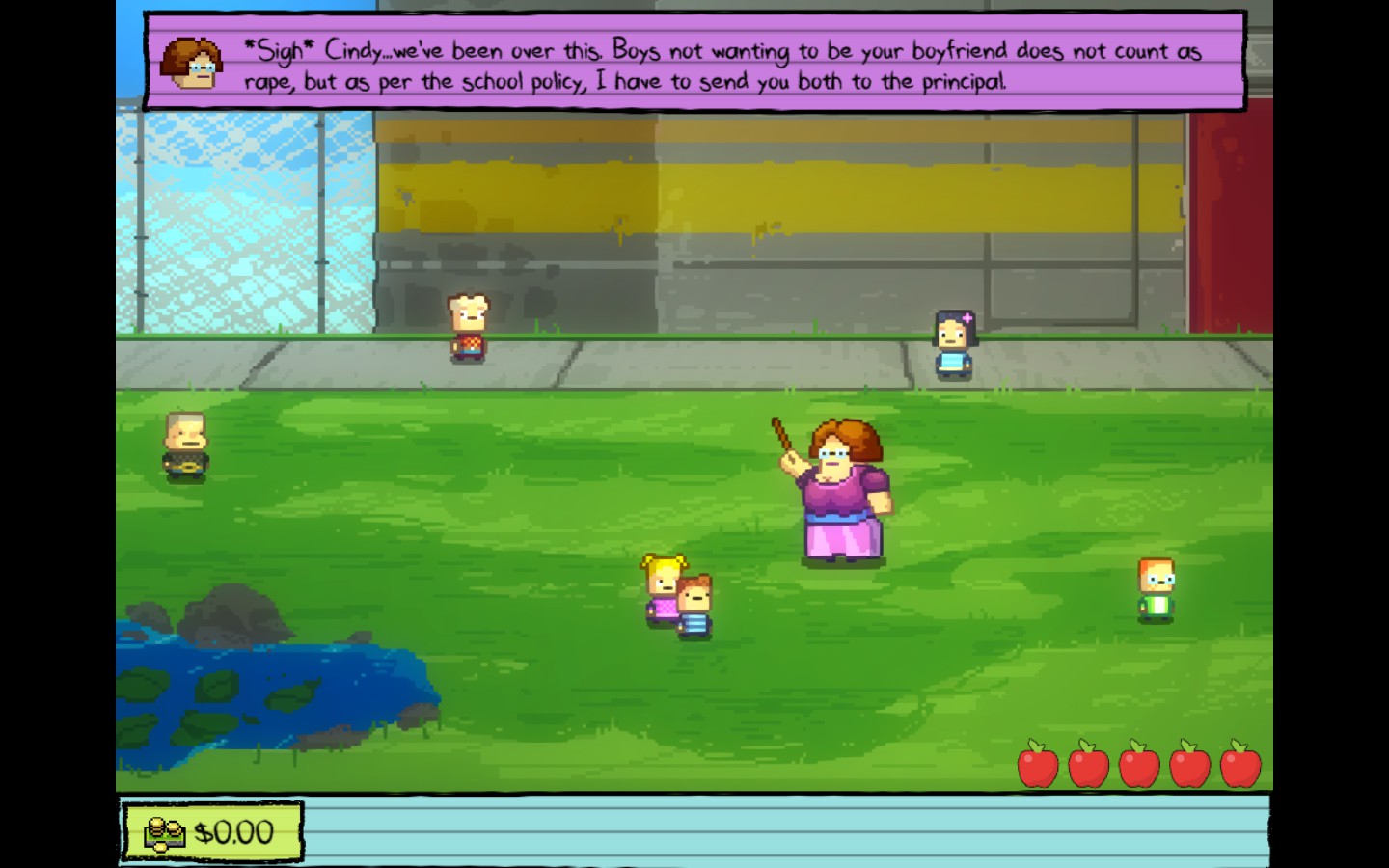Image resolution: width=1389 pixels, height=868 pixels.
Task: Click the dialogue text box to advance
Action: (694, 63)
